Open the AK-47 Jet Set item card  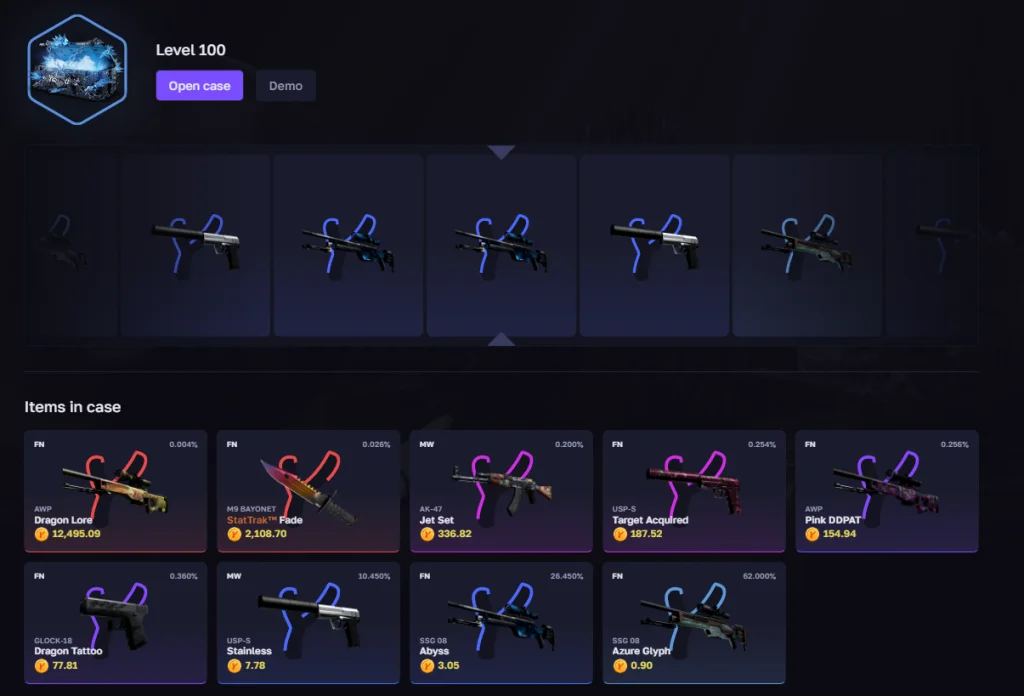click(501, 491)
